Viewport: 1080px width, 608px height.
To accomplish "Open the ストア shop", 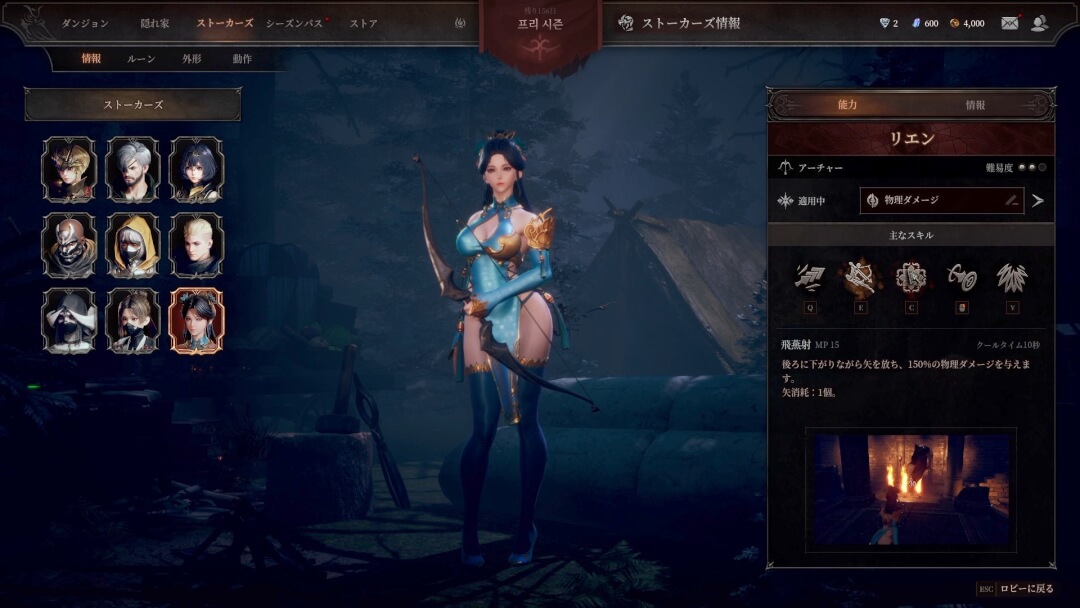I will pos(363,23).
